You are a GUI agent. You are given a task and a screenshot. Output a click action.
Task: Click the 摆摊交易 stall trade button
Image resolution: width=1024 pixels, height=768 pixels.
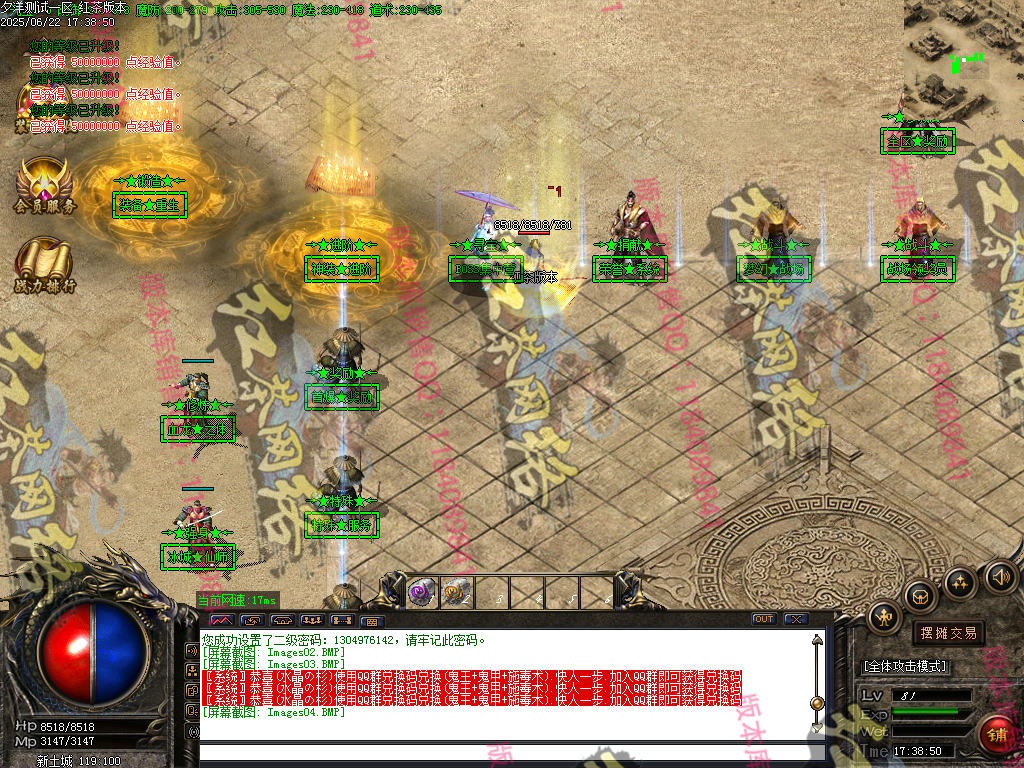947,633
